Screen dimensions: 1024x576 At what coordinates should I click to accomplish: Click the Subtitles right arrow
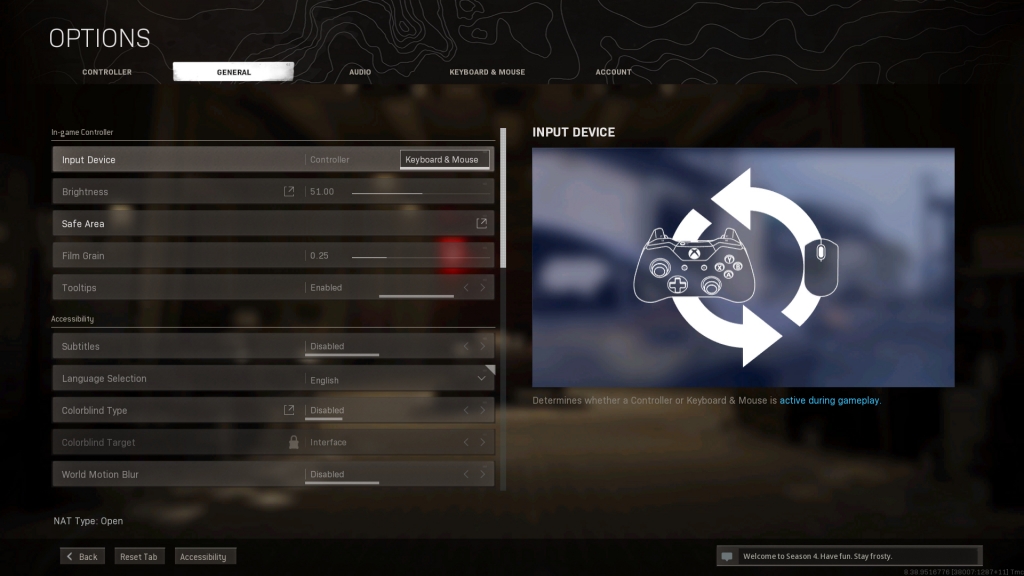tap(483, 347)
